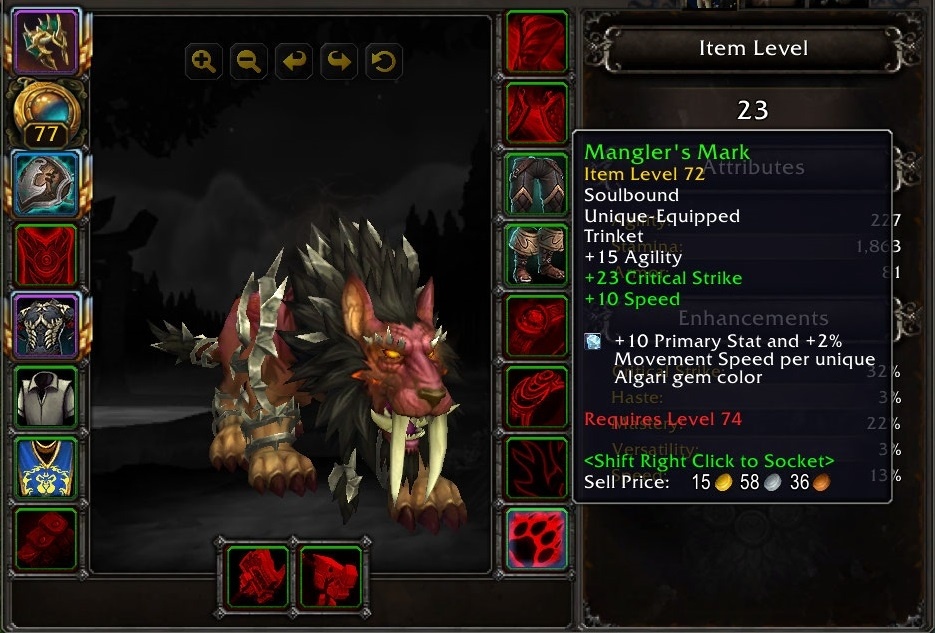Rotate the model with the left arrow
This screenshot has height=633, width=935.
(x=294, y=62)
